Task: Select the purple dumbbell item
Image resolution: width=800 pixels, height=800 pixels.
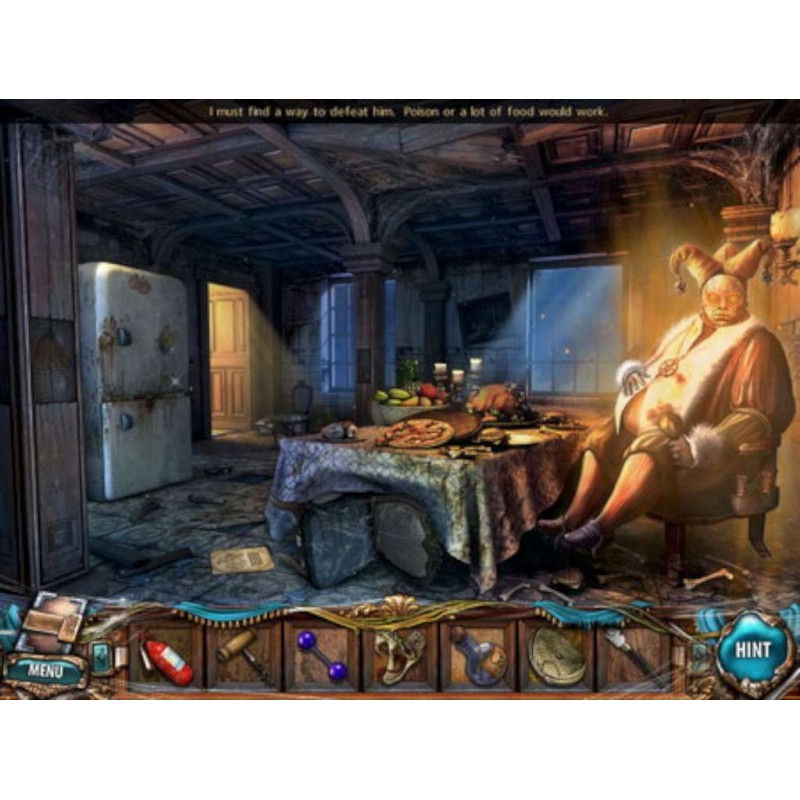Action: click(x=322, y=657)
